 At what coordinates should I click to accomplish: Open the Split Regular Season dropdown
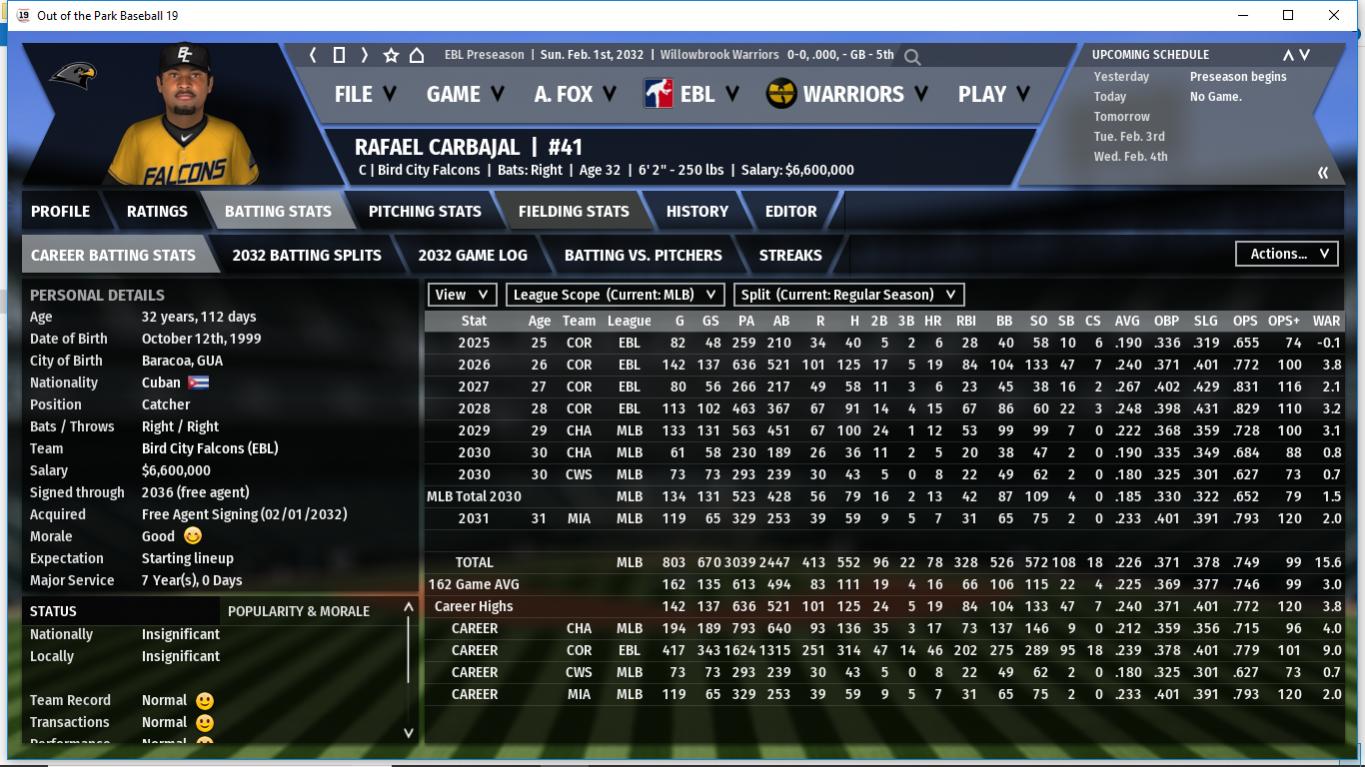tap(849, 295)
